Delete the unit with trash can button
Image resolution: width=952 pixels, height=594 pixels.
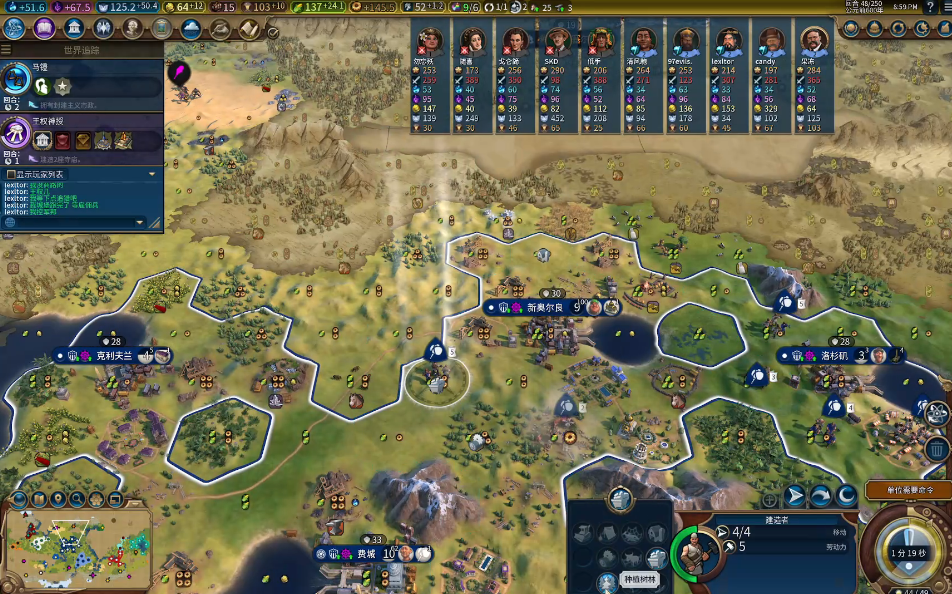point(937,448)
